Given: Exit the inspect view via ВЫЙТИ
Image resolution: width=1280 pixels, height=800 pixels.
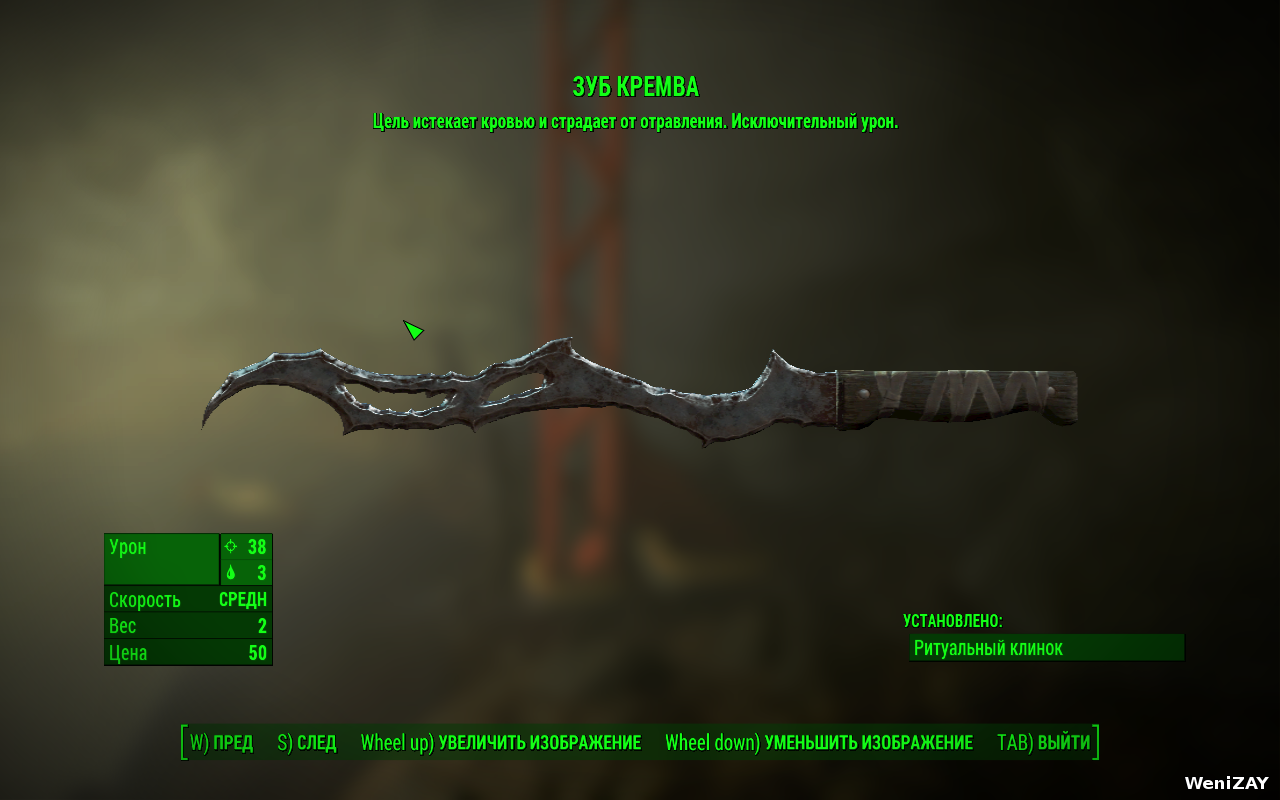Looking at the screenshot, I should click(x=1044, y=743).
